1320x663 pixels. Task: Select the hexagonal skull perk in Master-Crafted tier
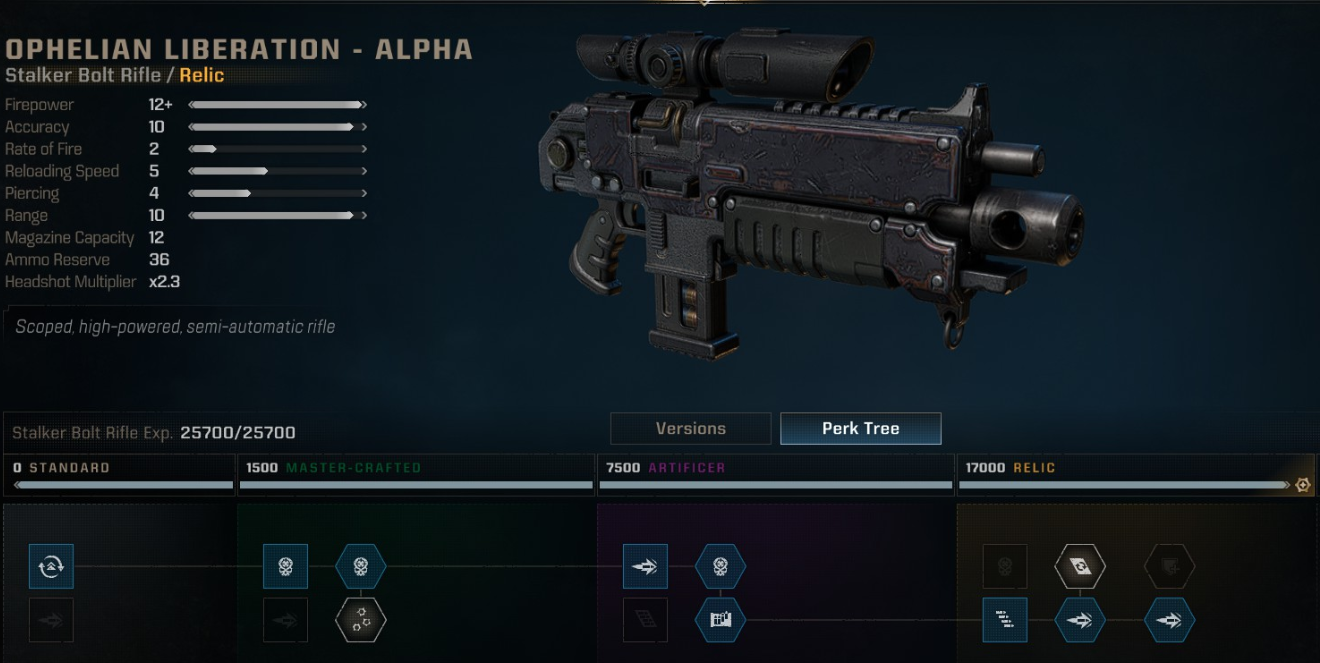tap(360, 567)
